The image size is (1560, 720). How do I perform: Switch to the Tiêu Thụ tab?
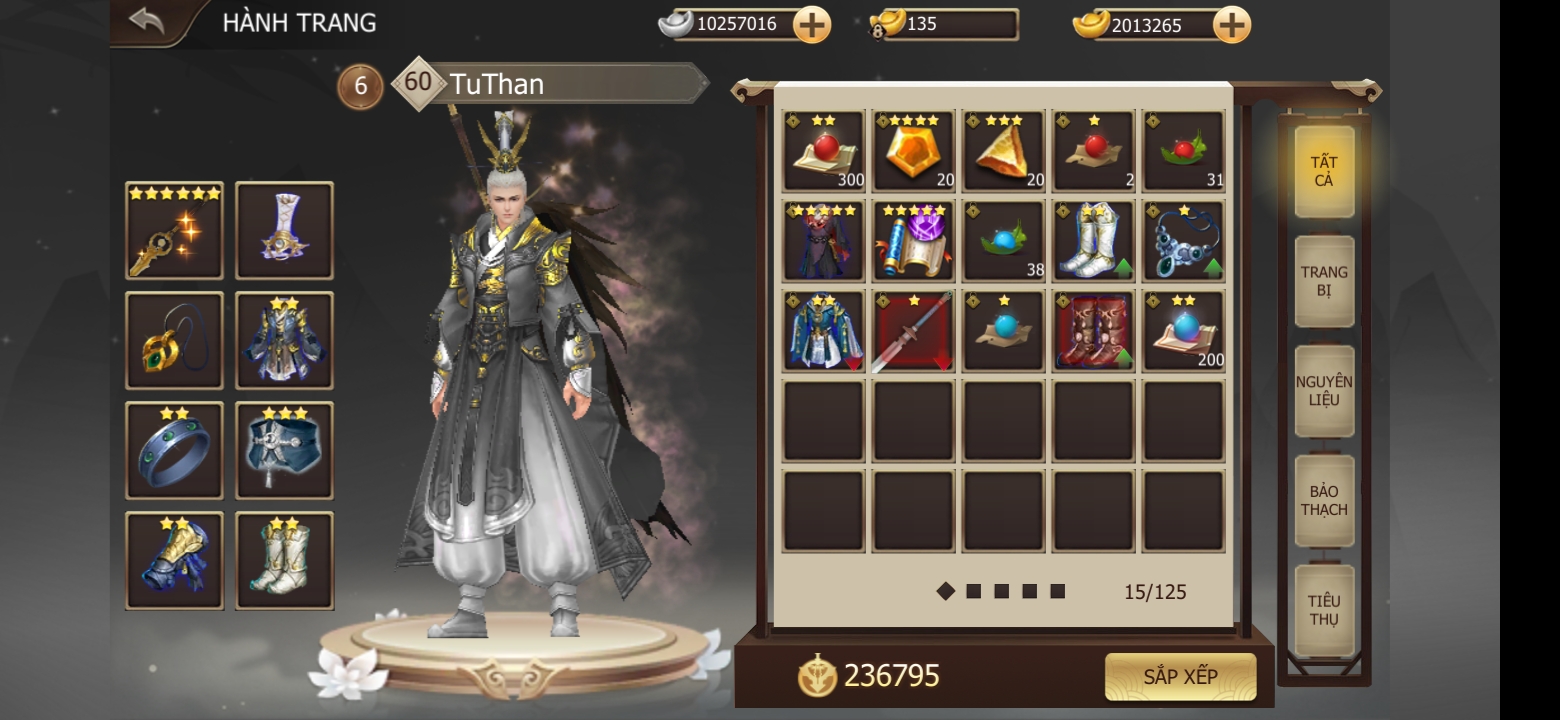1324,610
